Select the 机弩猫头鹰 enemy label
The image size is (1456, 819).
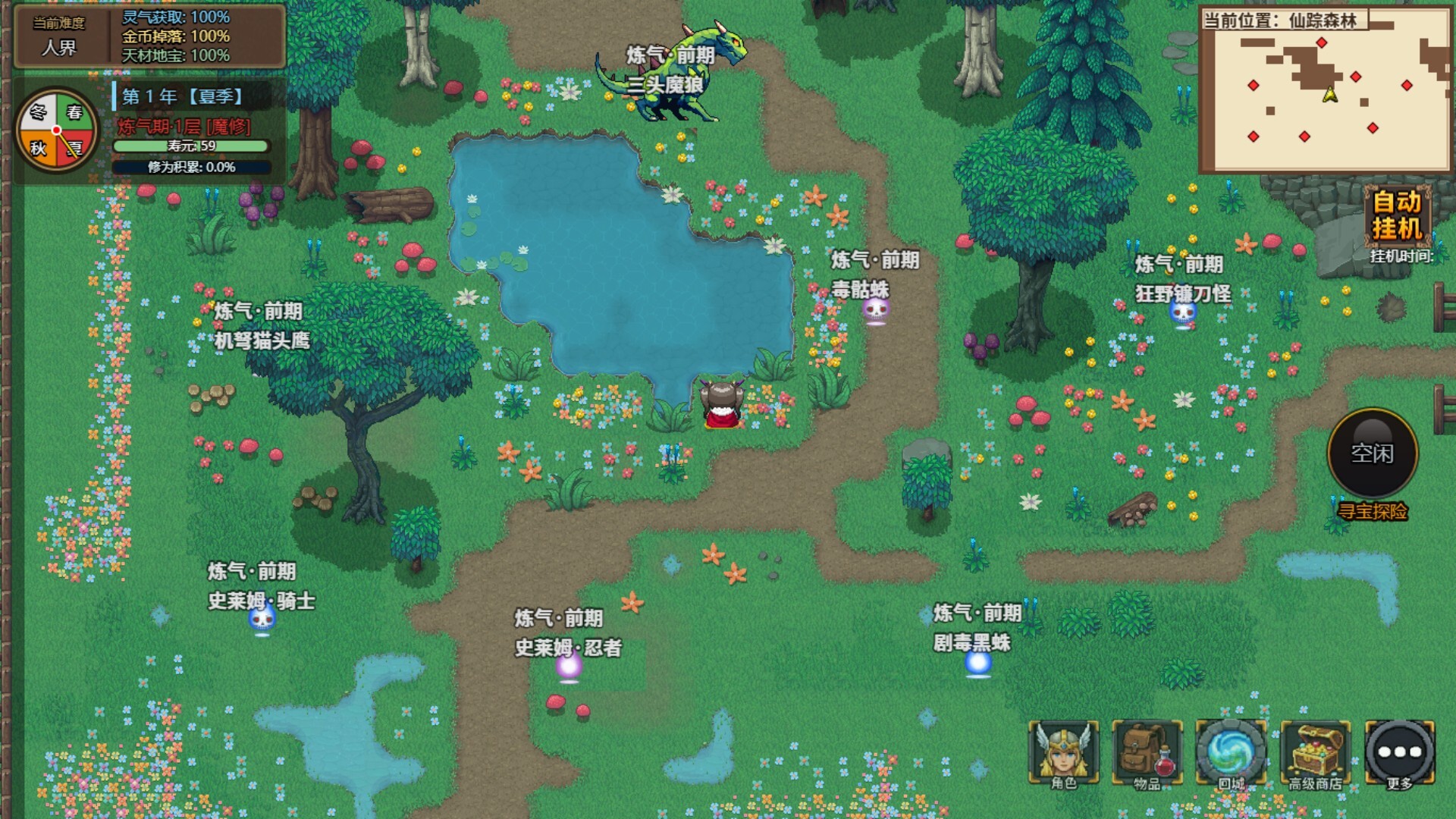pyautogui.click(x=262, y=340)
